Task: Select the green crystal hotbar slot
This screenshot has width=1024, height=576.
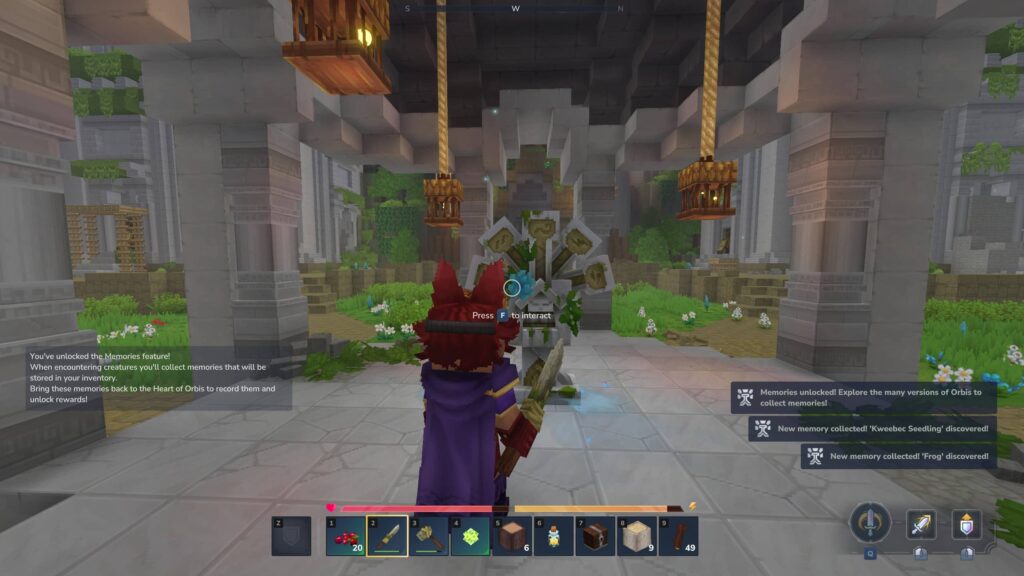Action: point(471,536)
